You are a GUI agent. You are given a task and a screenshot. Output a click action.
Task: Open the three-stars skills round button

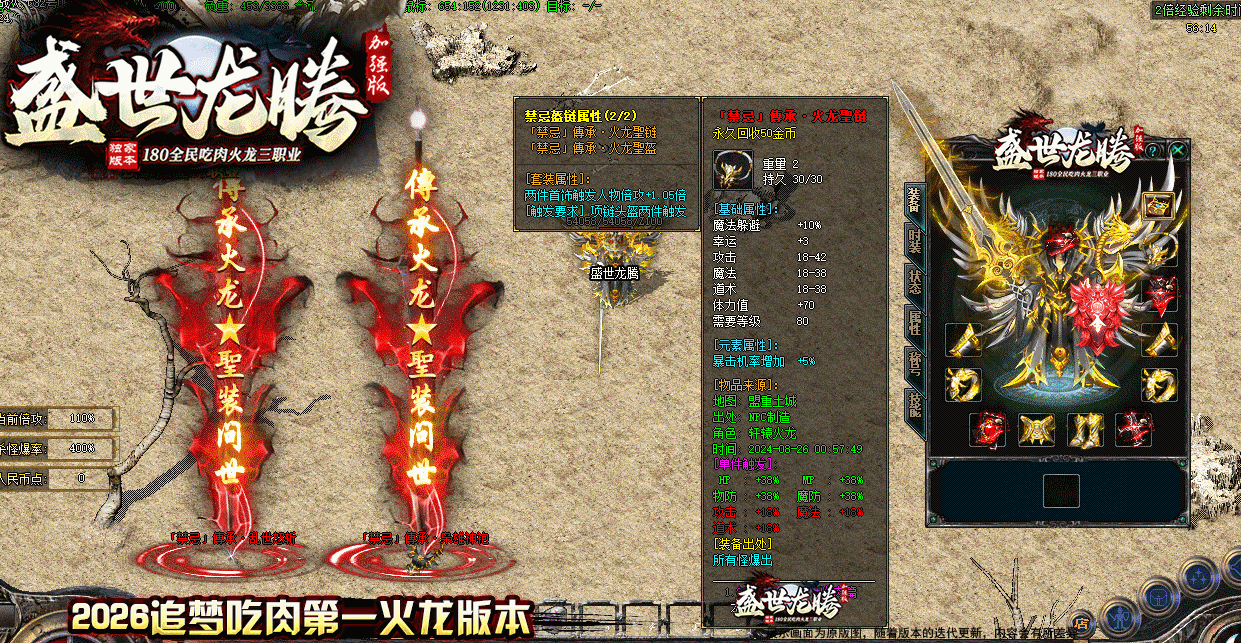click(1196, 577)
